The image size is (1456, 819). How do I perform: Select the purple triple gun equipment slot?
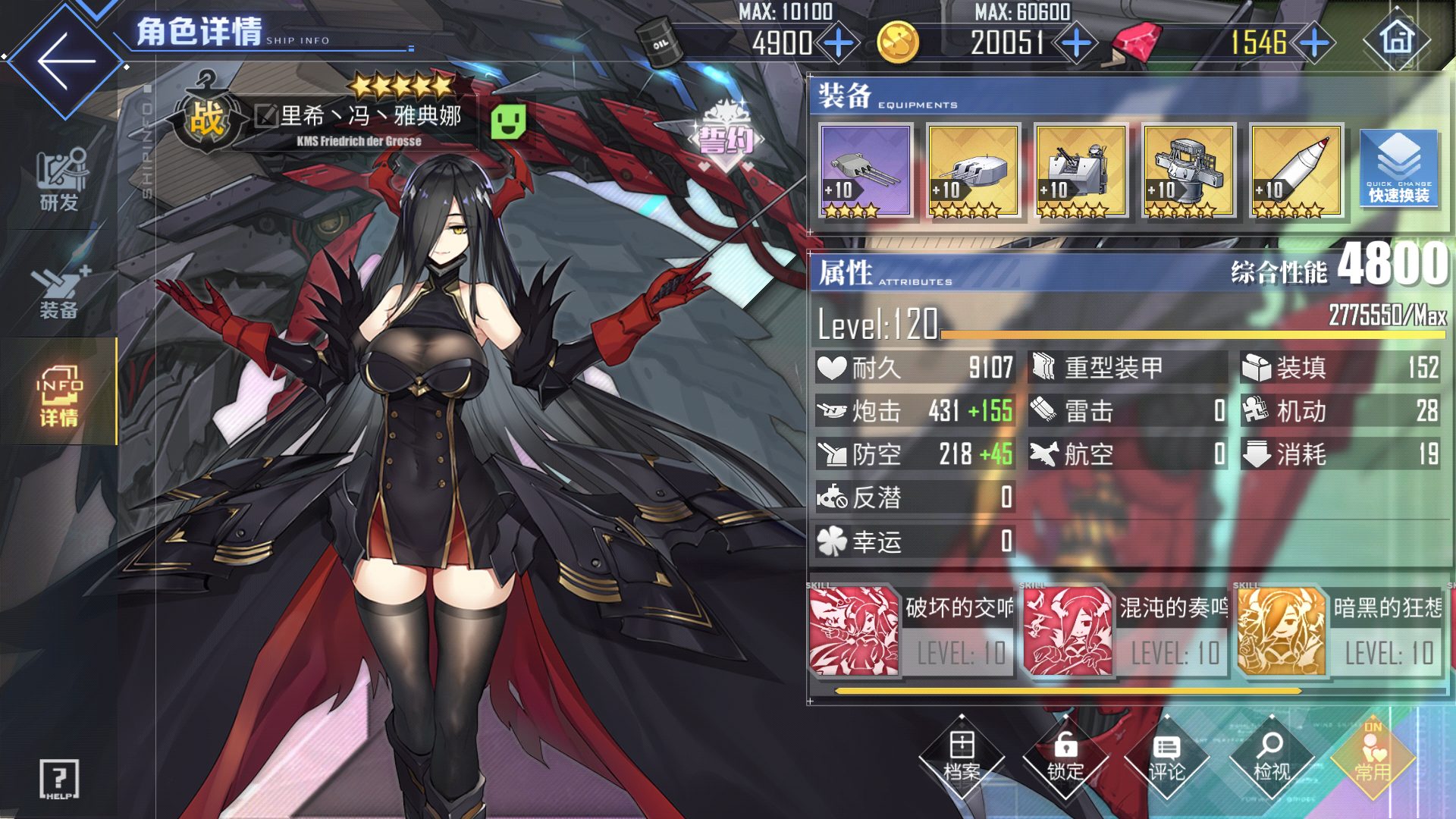pos(865,171)
